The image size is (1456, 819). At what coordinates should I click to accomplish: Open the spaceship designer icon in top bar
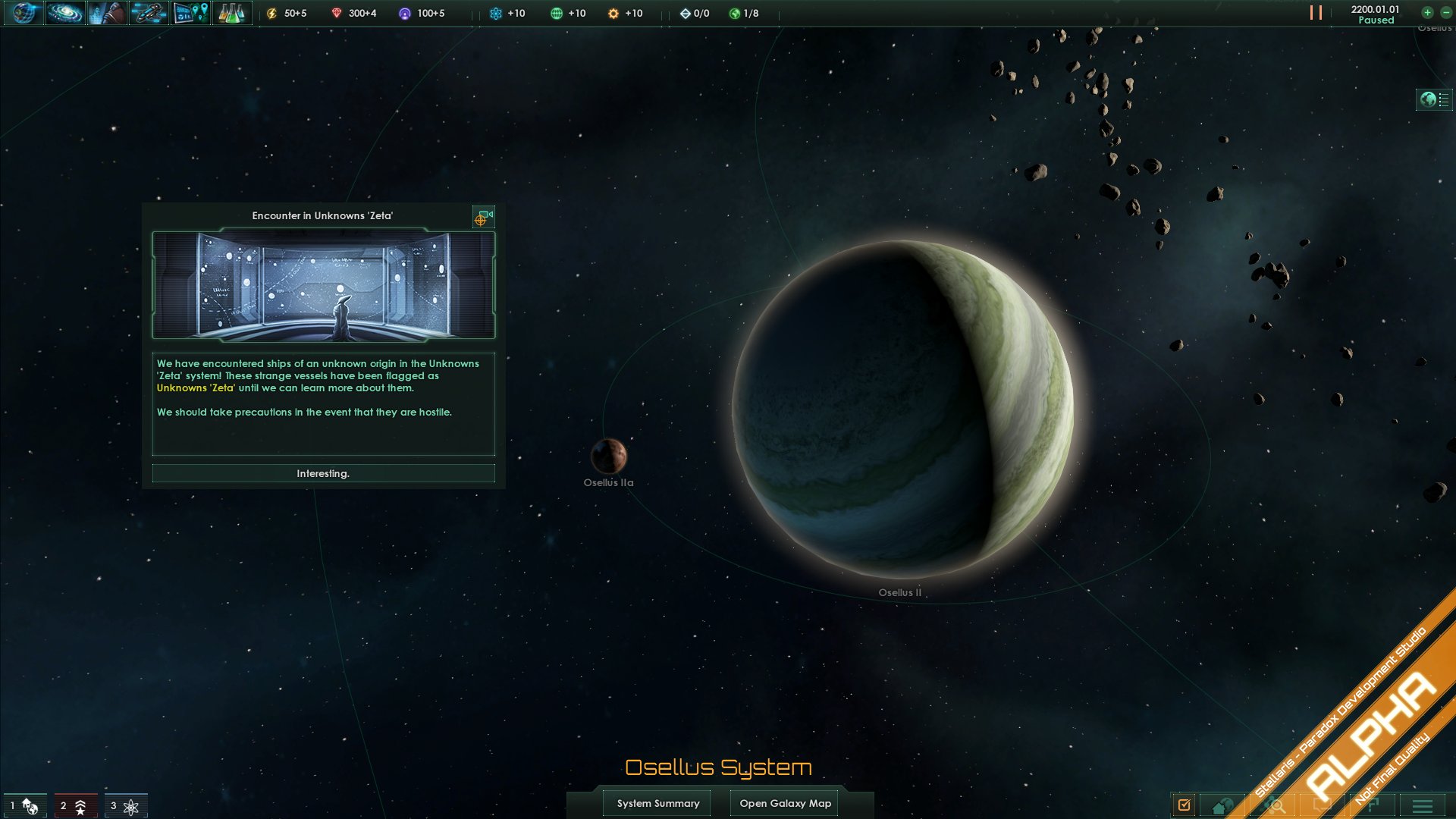[x=148, y=13]
